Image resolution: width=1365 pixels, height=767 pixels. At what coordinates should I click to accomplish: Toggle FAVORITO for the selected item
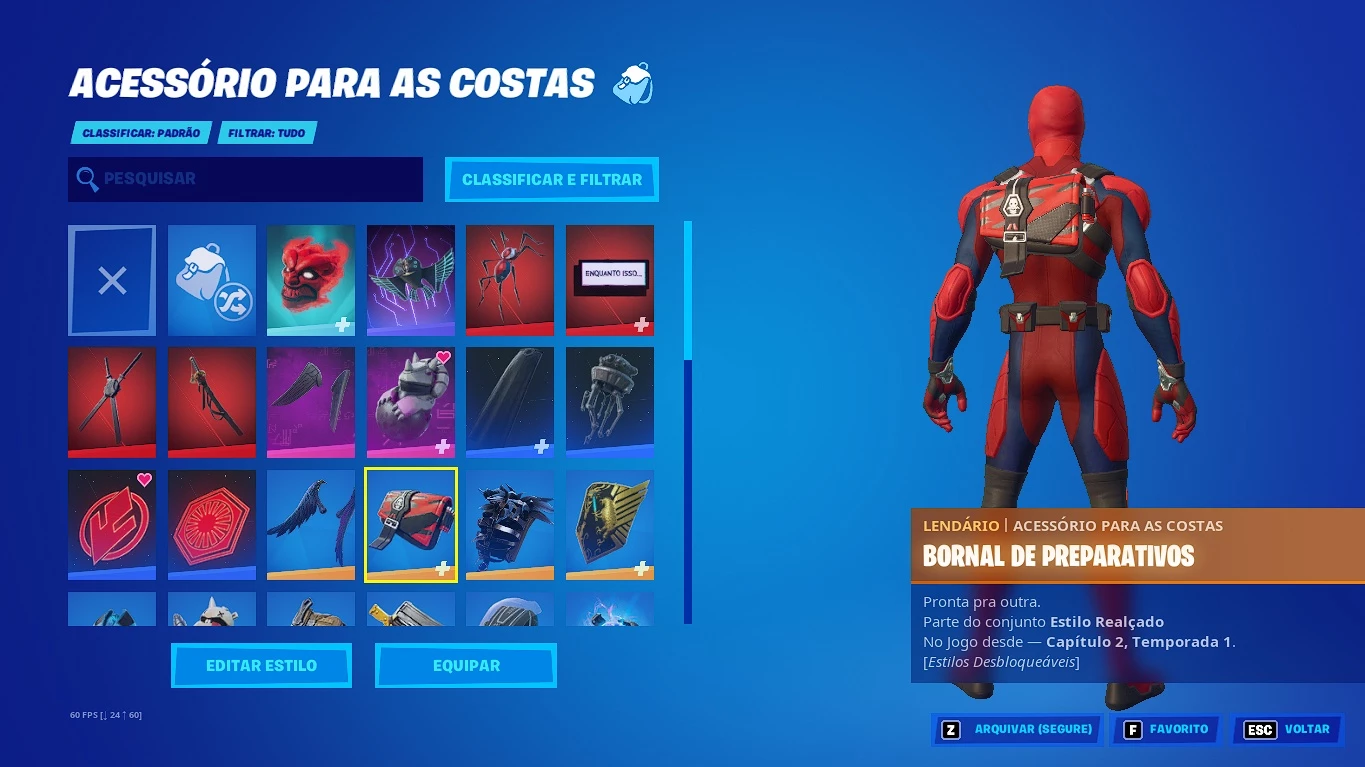pyautogui.click(x=1166, y=729)
